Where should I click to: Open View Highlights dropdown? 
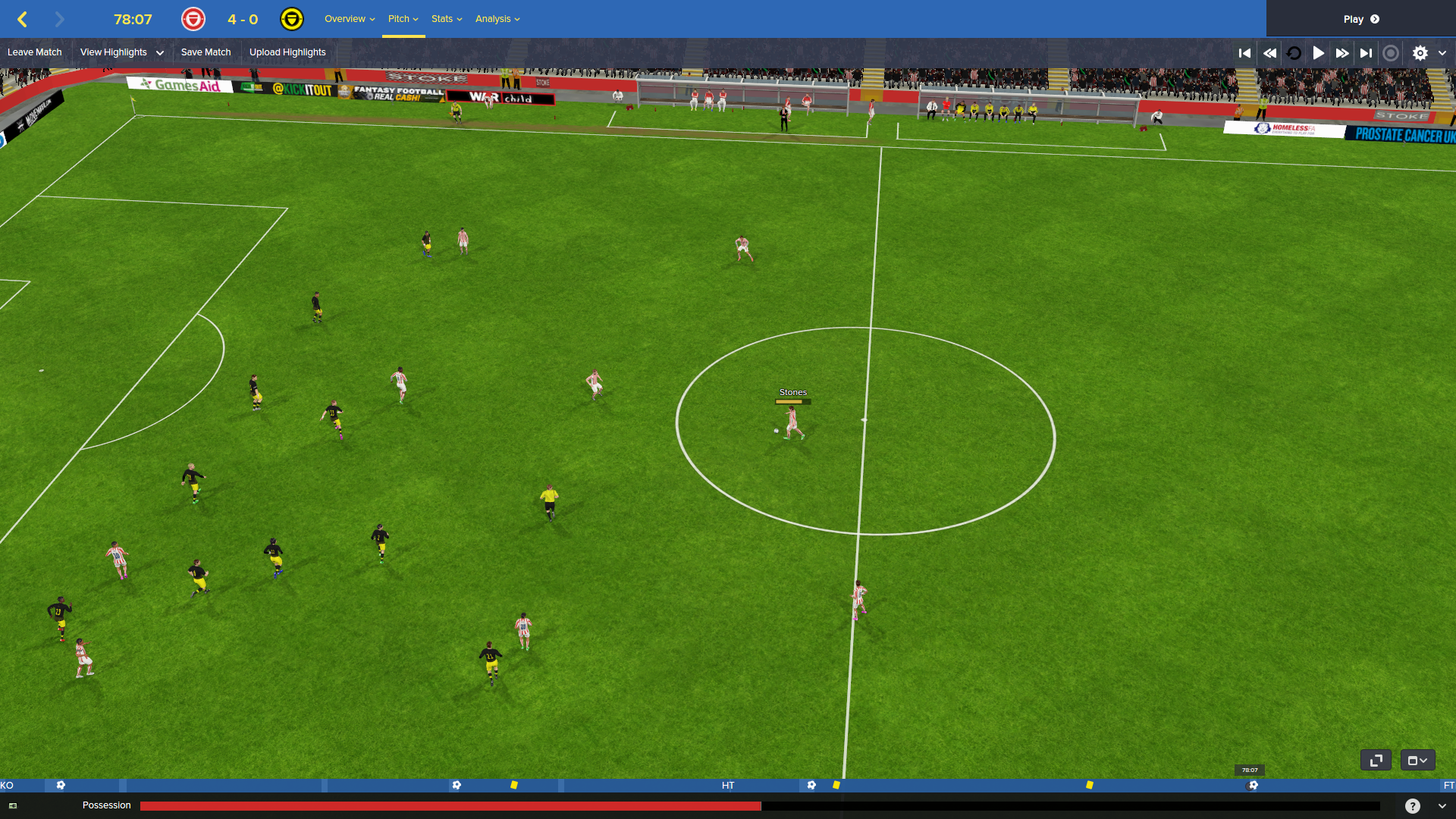click(x=121, y=52)
